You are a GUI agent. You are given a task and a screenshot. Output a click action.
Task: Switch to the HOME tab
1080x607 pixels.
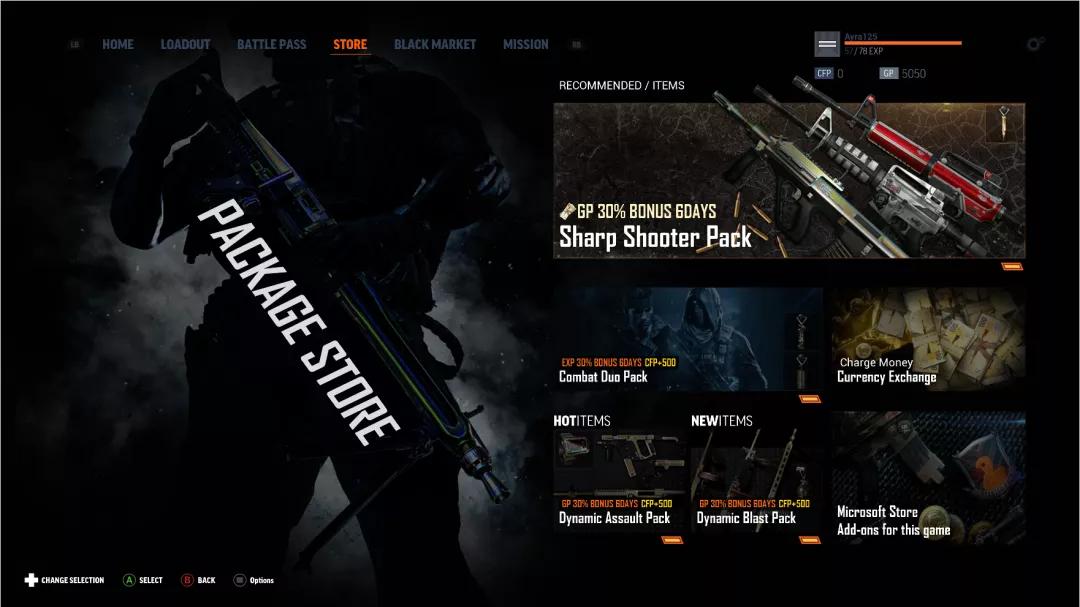118,44
